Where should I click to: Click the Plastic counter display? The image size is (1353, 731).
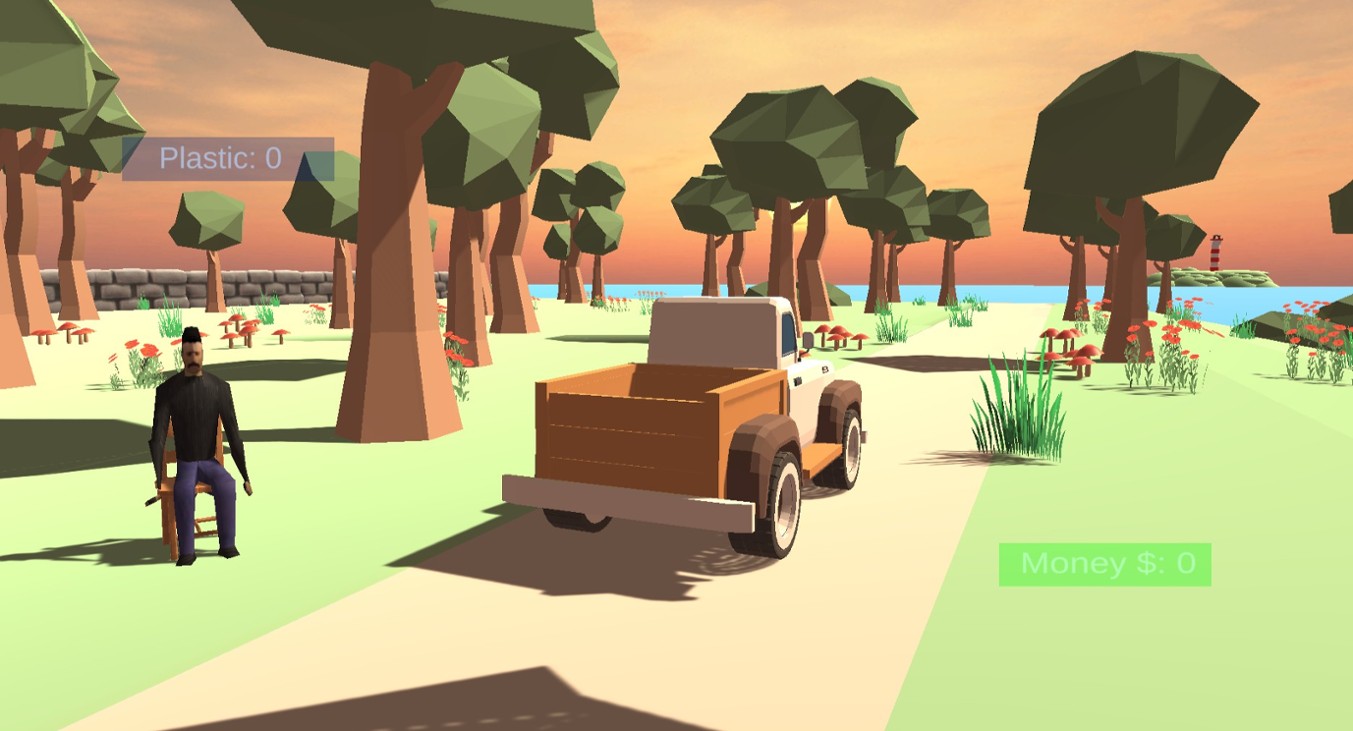(x=218, y=156)
